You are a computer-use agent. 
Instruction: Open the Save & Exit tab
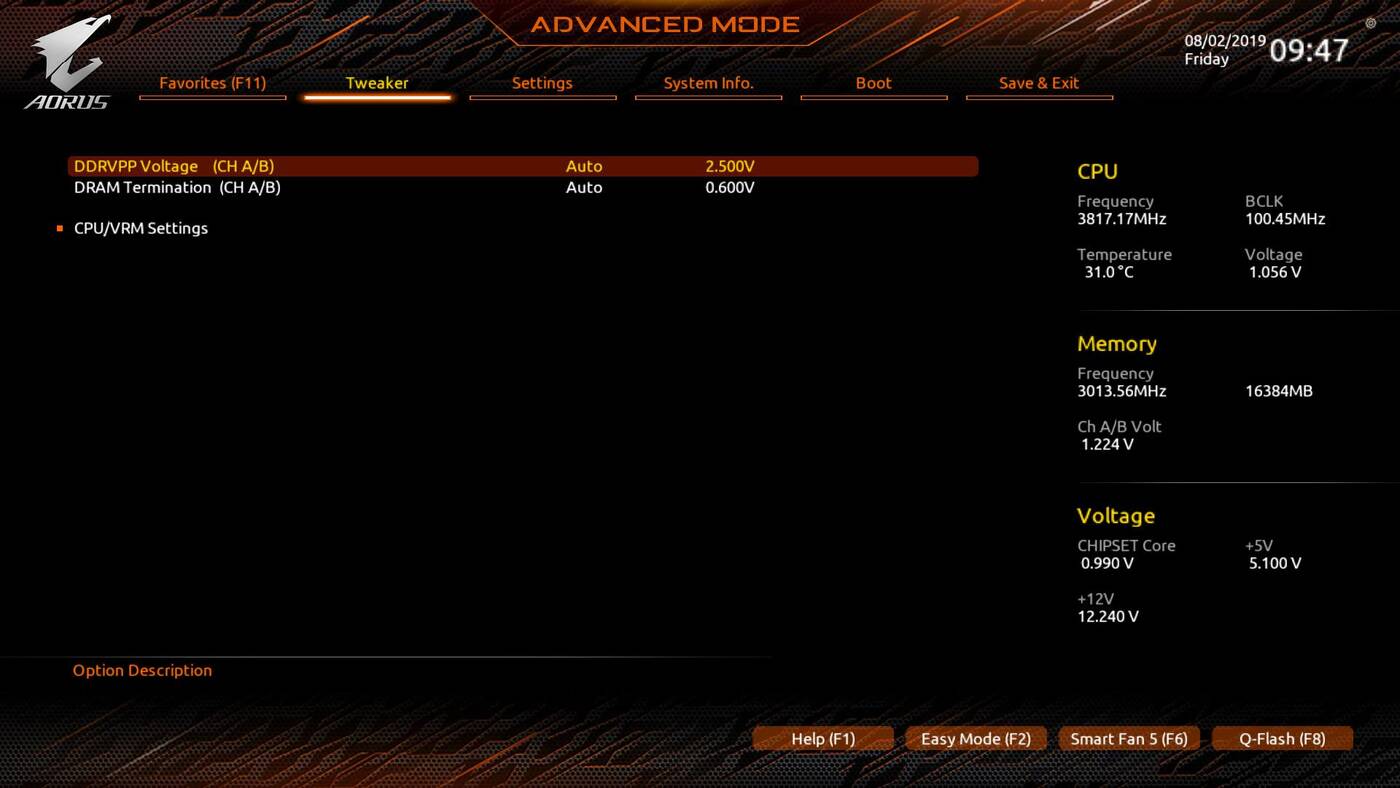click(1039, 83)
